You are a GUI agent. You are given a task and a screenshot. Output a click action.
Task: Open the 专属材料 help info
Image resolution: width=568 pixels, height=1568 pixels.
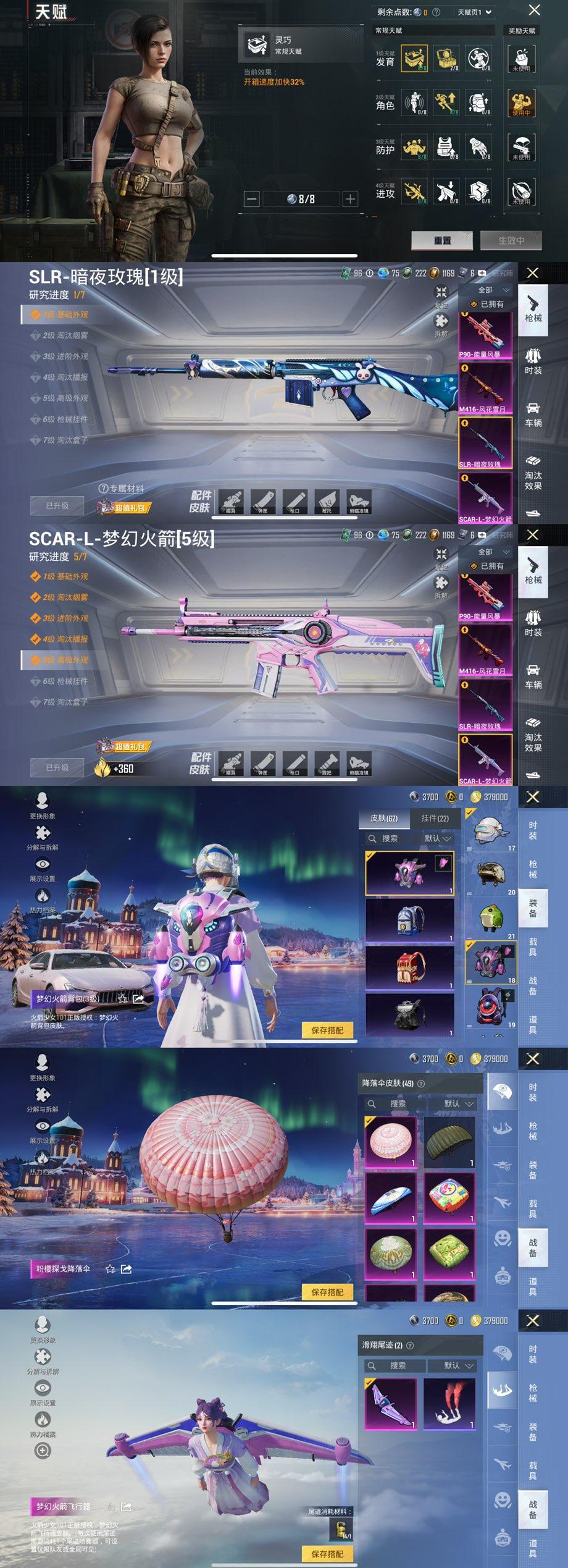point(103,488)
